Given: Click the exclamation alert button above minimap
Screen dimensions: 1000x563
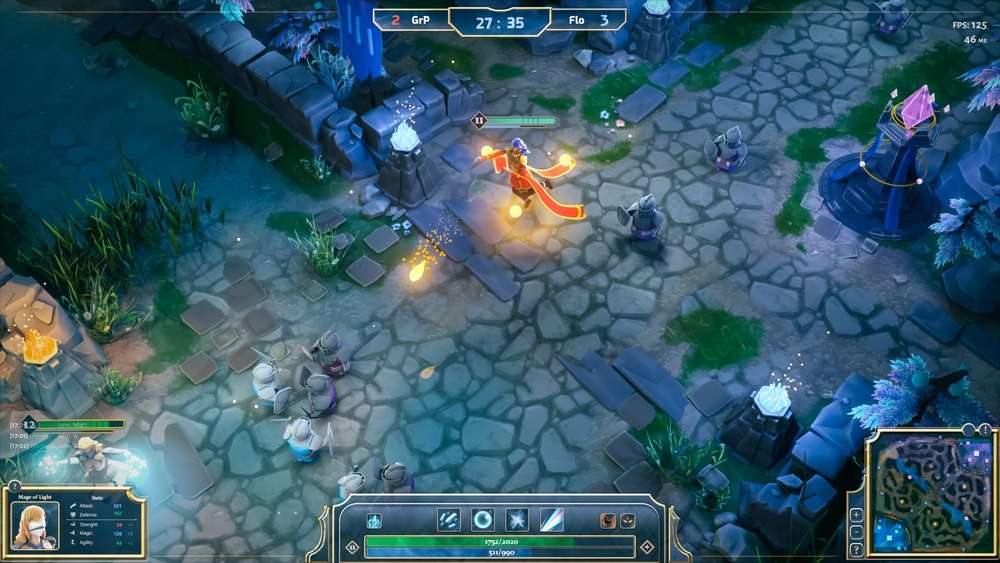Looking at the screenshot, I should pyautogui.click(x=985, y=430).
